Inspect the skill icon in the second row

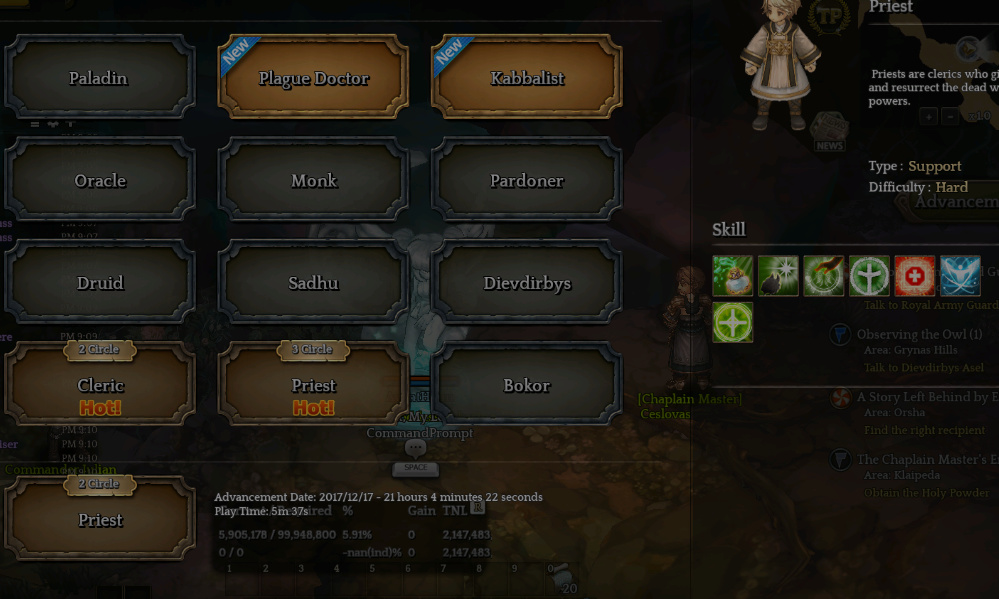[x=732, y=322]
